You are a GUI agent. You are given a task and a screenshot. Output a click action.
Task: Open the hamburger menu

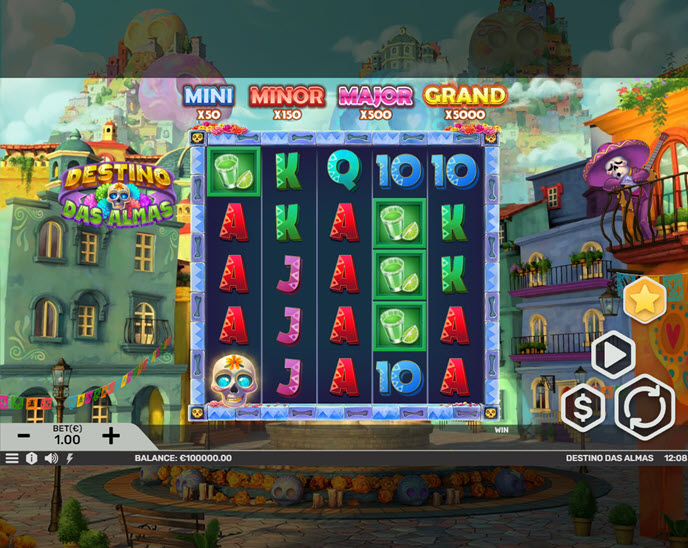(x=12, y=458)
